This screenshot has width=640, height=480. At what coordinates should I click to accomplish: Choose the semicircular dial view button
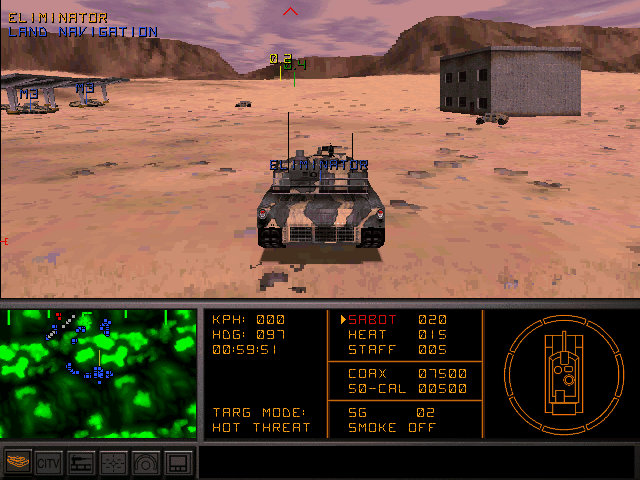click(x=145, y=463)
